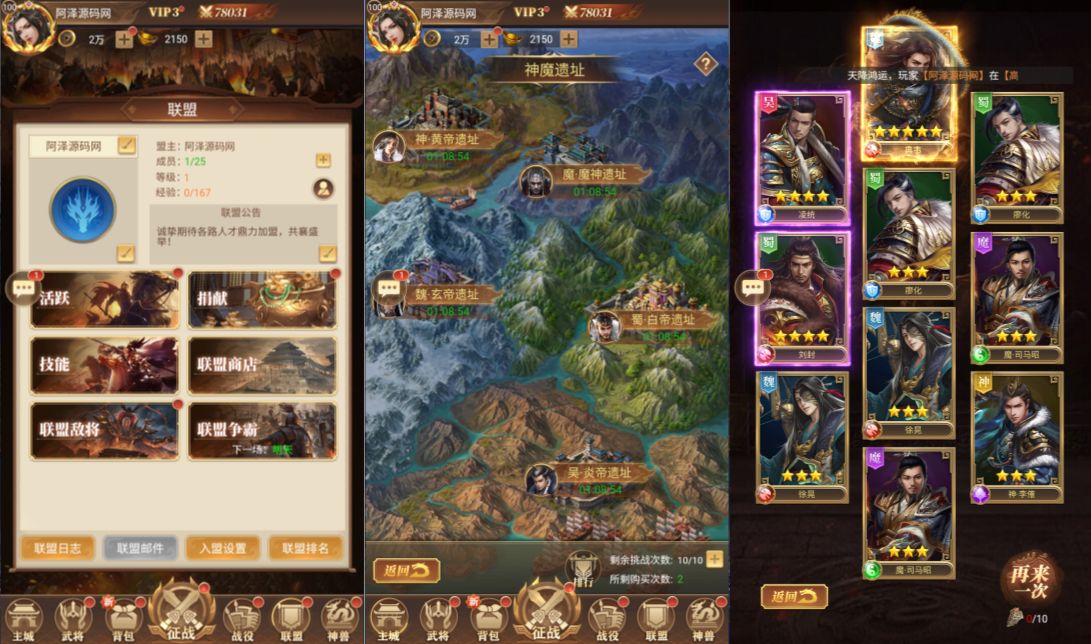1091x644 pixels.
Task: Open the 活跃 alliance activity panel
Action: [104, 299]
